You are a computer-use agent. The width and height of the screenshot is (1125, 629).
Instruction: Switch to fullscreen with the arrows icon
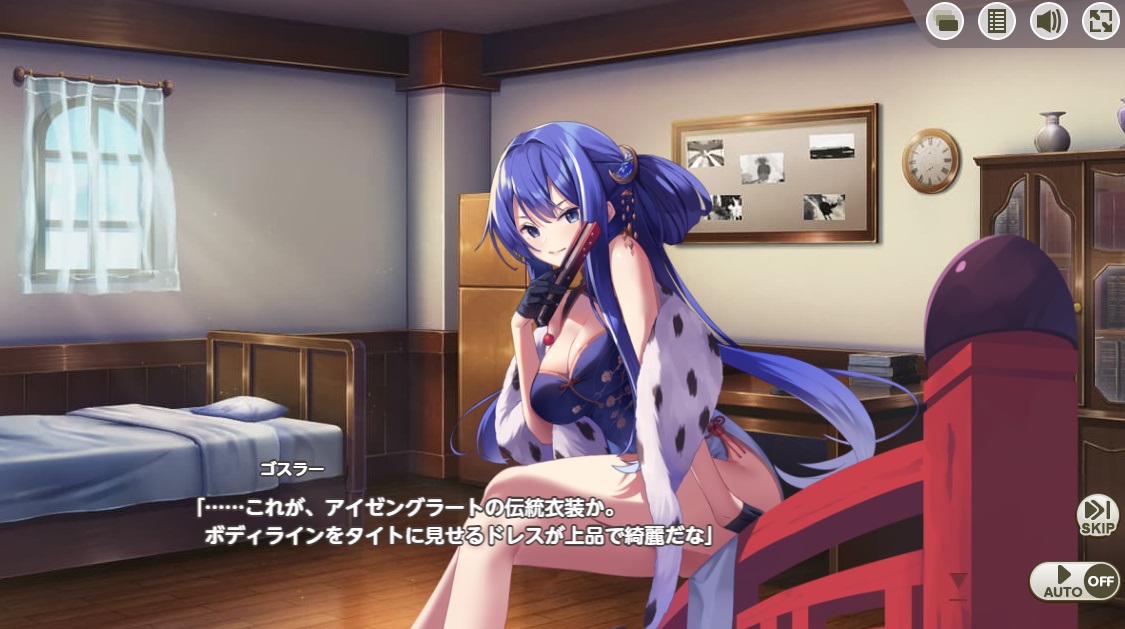coord(1100,21)
